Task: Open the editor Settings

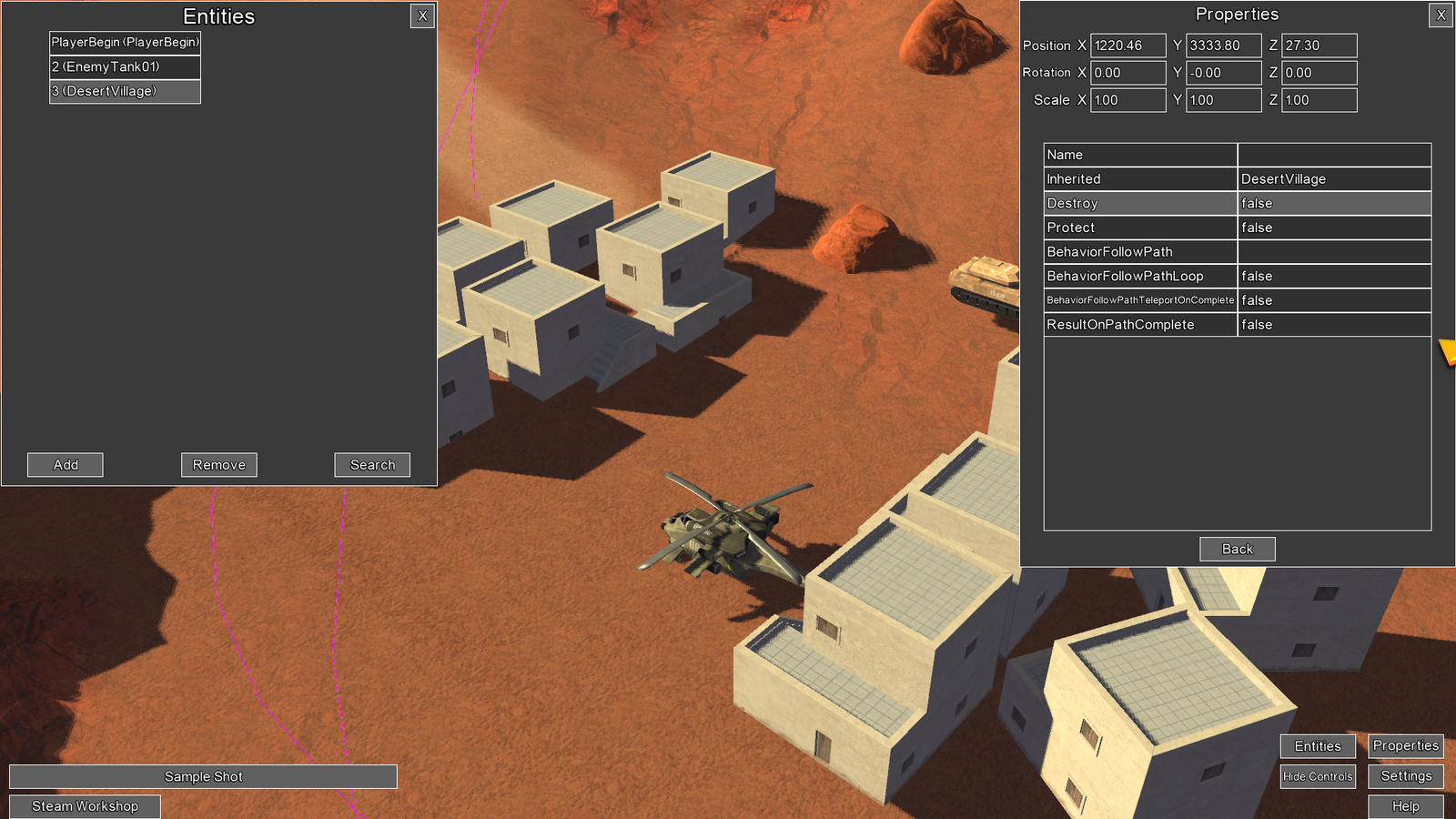Action: 1405,776
